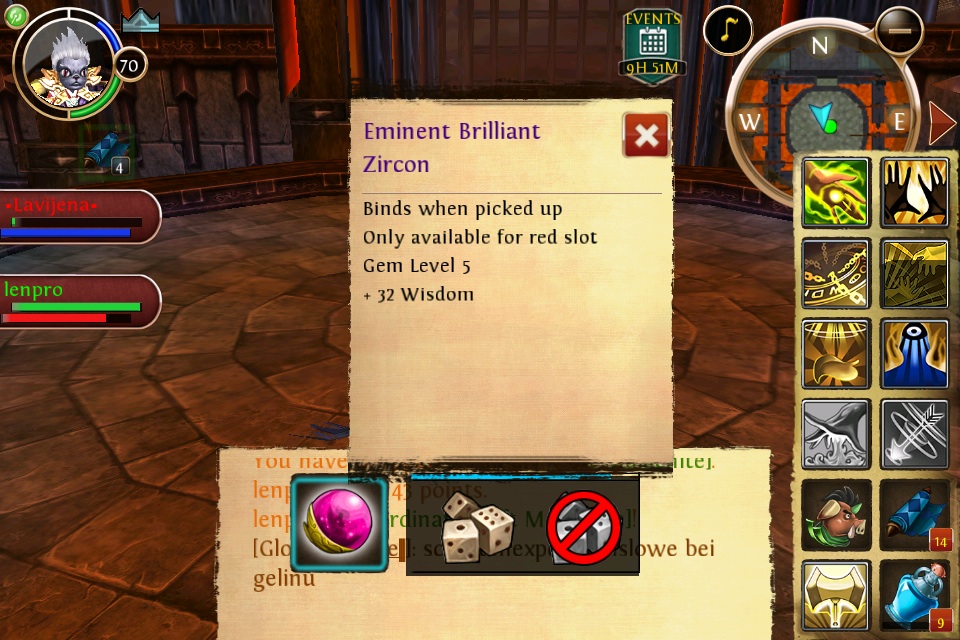Toggle the music note button

728,32
